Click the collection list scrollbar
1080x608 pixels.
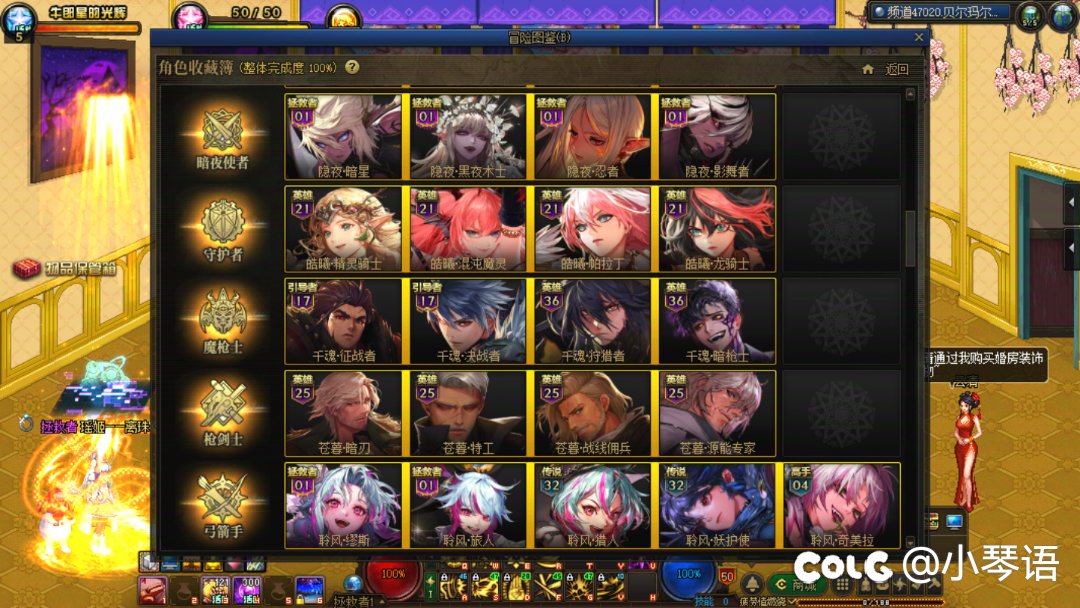tap(911, 240)
